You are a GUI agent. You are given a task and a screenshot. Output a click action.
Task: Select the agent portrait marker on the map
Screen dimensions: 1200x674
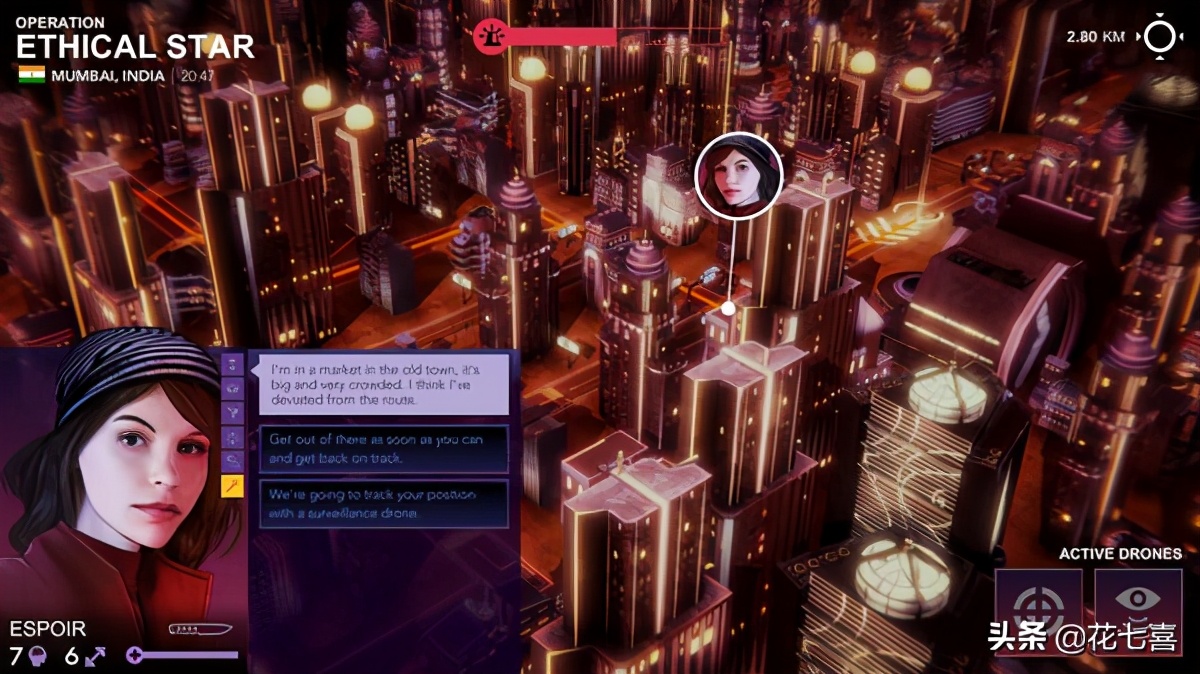point(738,175)
